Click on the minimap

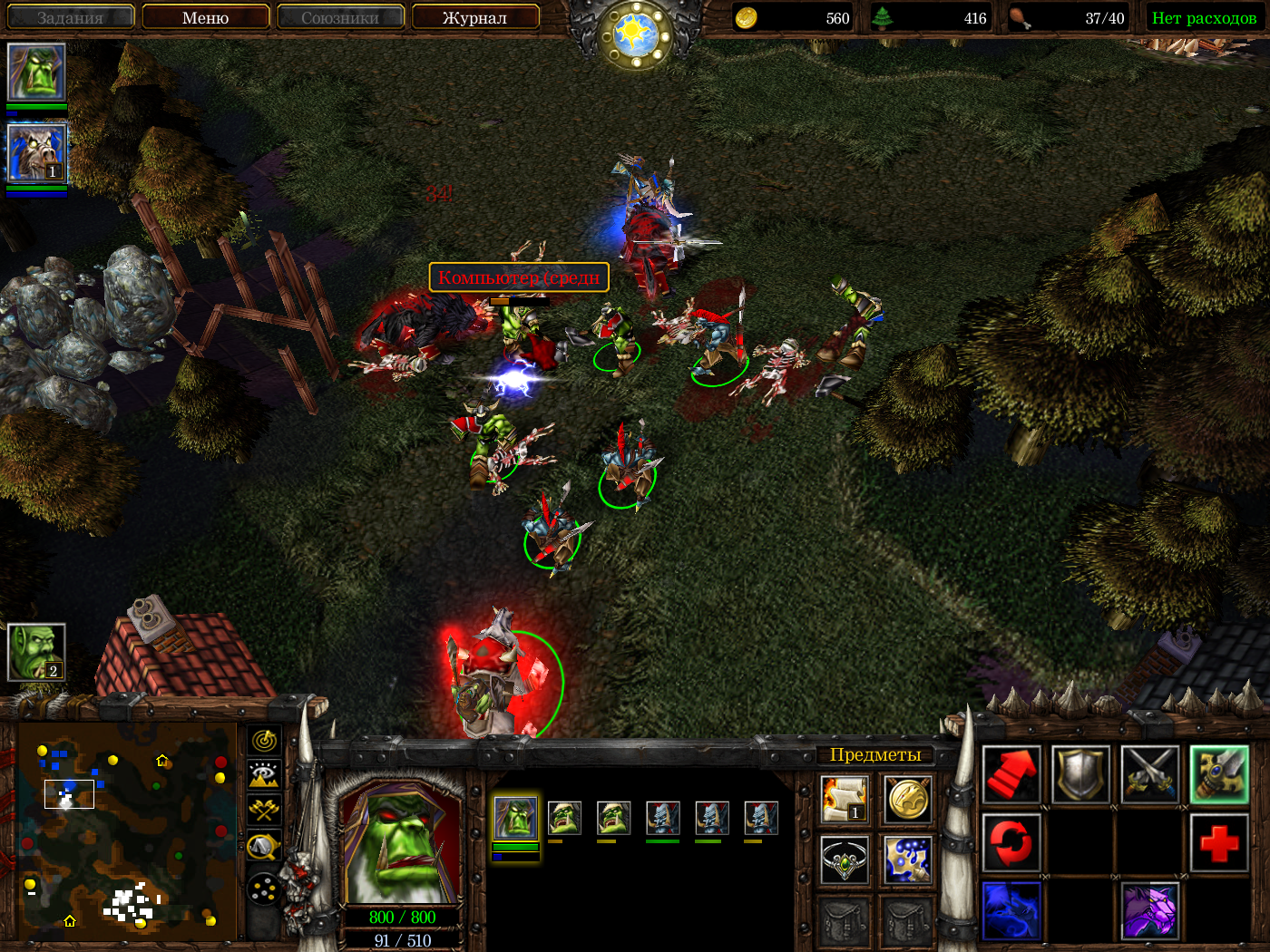(x=127, y=831)
